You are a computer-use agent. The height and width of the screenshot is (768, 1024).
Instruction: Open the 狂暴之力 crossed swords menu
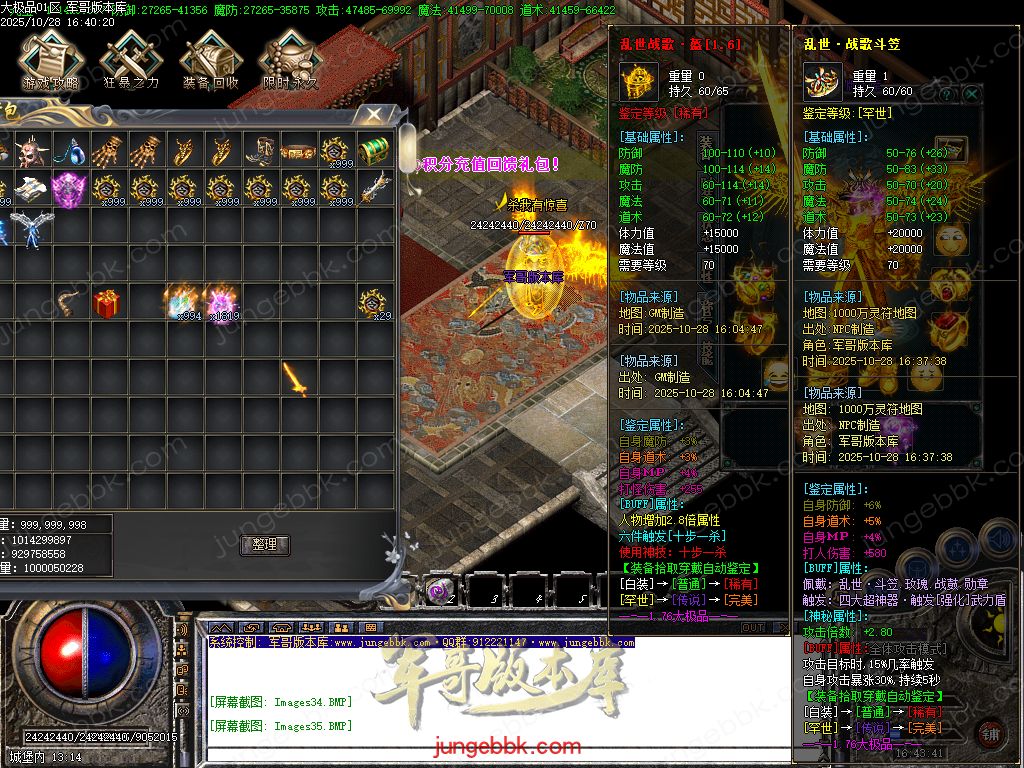click(x=130, y=60)
